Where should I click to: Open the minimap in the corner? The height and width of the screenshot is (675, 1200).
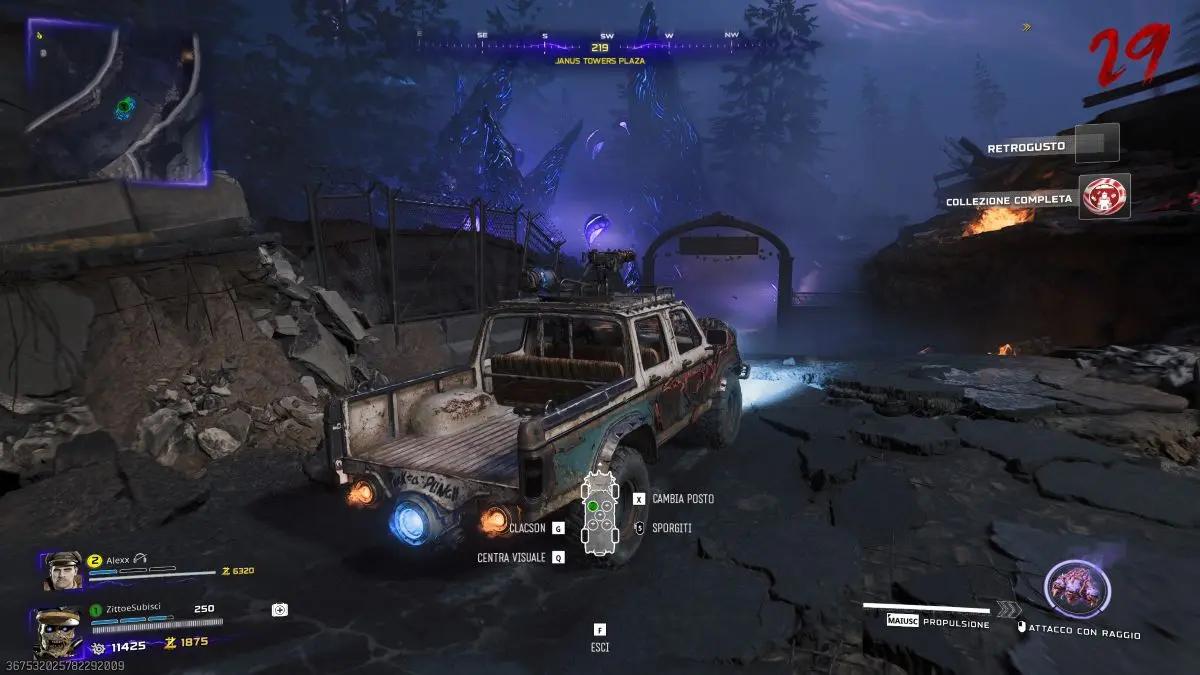pos(116,103)
